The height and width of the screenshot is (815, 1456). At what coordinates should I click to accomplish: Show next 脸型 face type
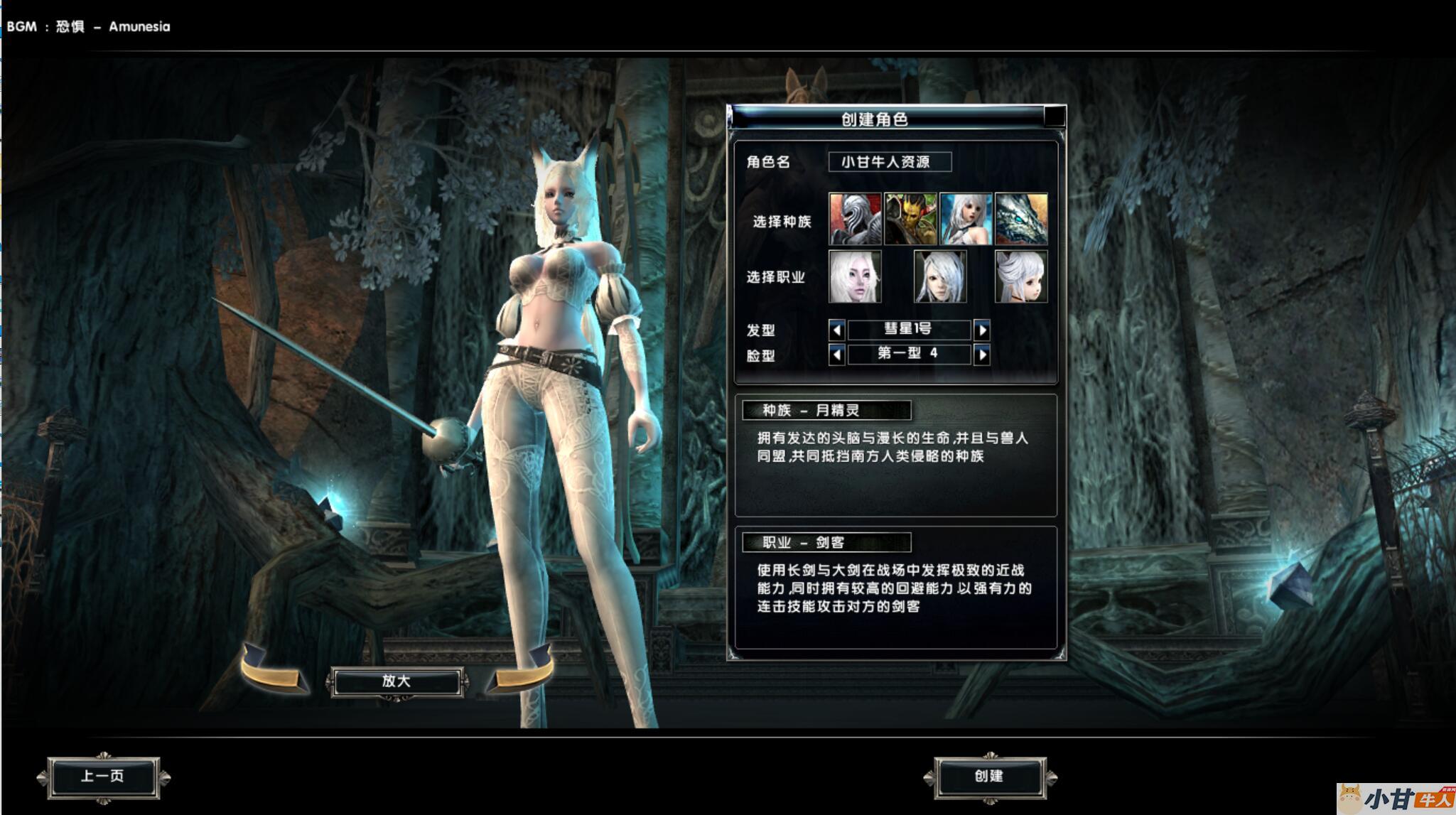[982, 354]
